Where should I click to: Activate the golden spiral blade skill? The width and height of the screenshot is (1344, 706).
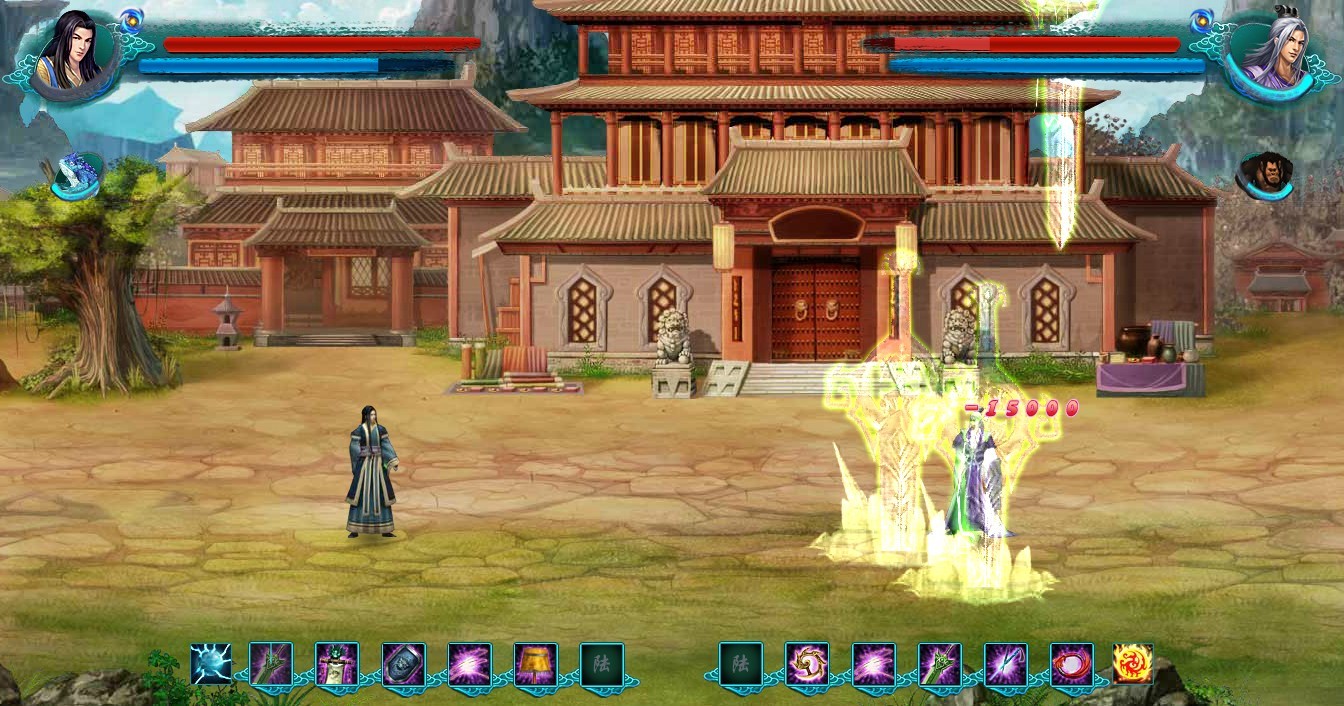coord(807,664)
